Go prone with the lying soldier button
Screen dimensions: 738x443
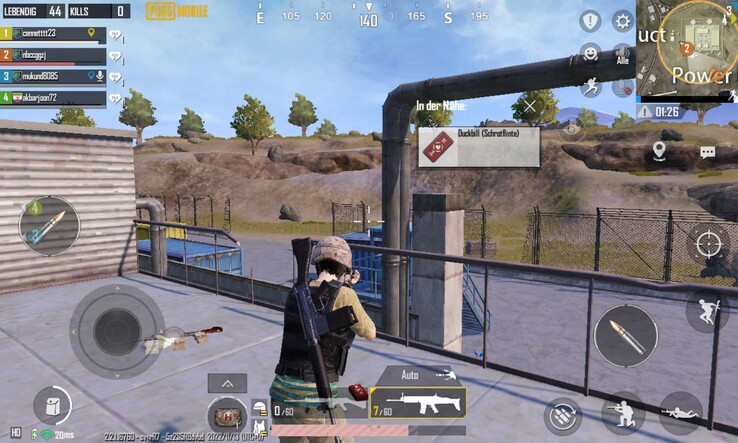coord(681,412)
